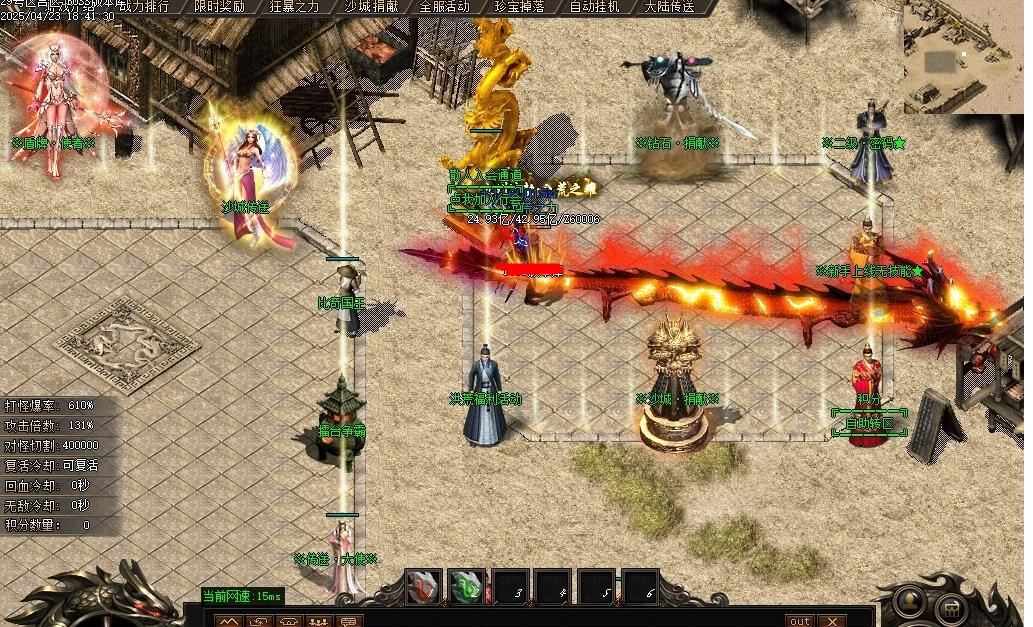Click the X button beside 'out'
1033x627 pixels.
point(829,621)
